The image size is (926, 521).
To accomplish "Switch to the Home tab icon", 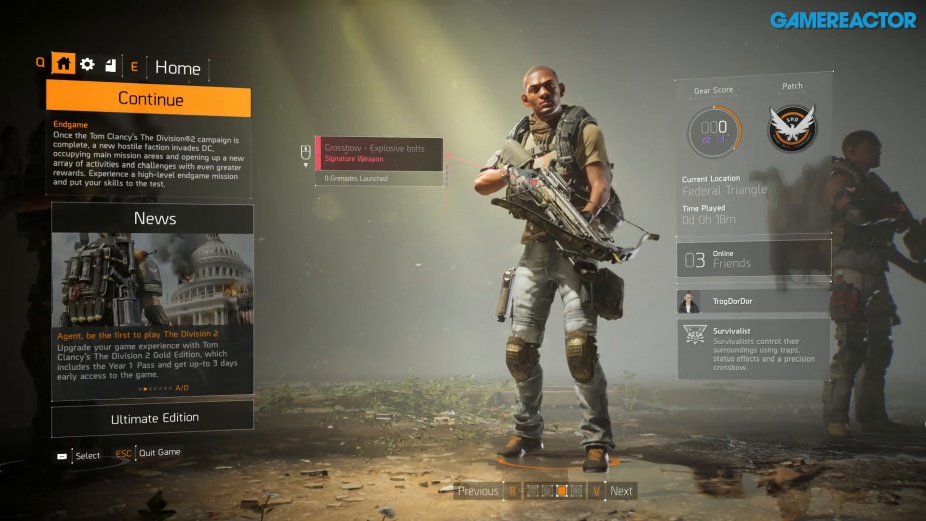I will (64, 64).
